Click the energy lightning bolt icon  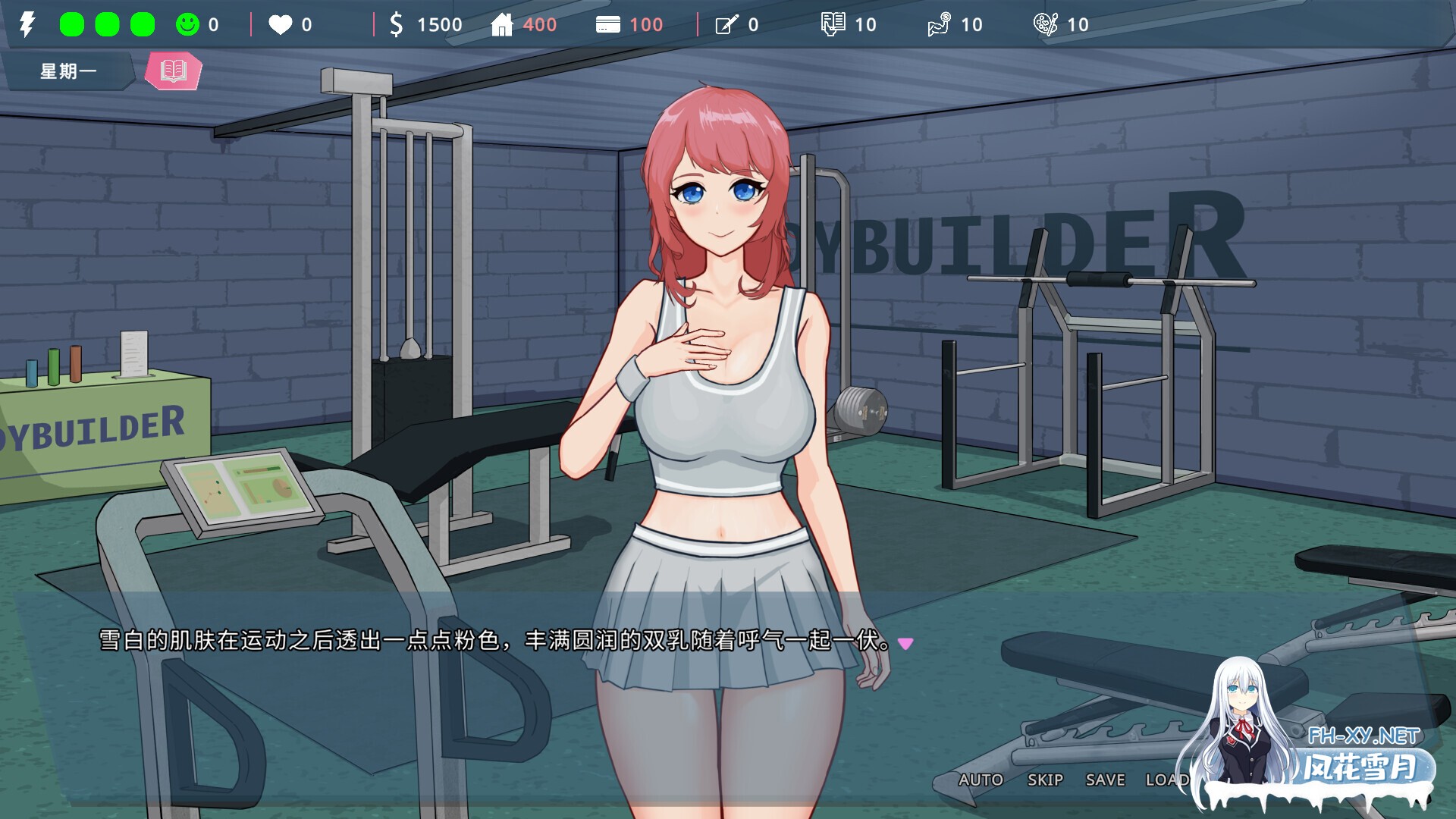coord(28,24)
